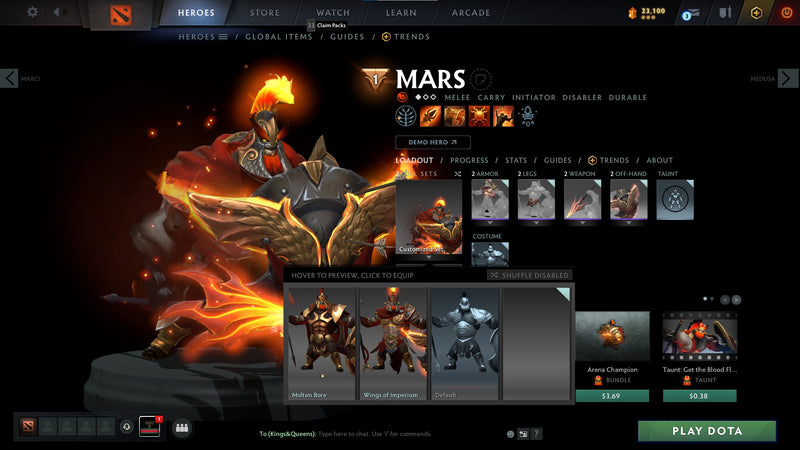This screenshot has width=800, height=450.
Task: Open the settings gear menu
Action: 33,13
